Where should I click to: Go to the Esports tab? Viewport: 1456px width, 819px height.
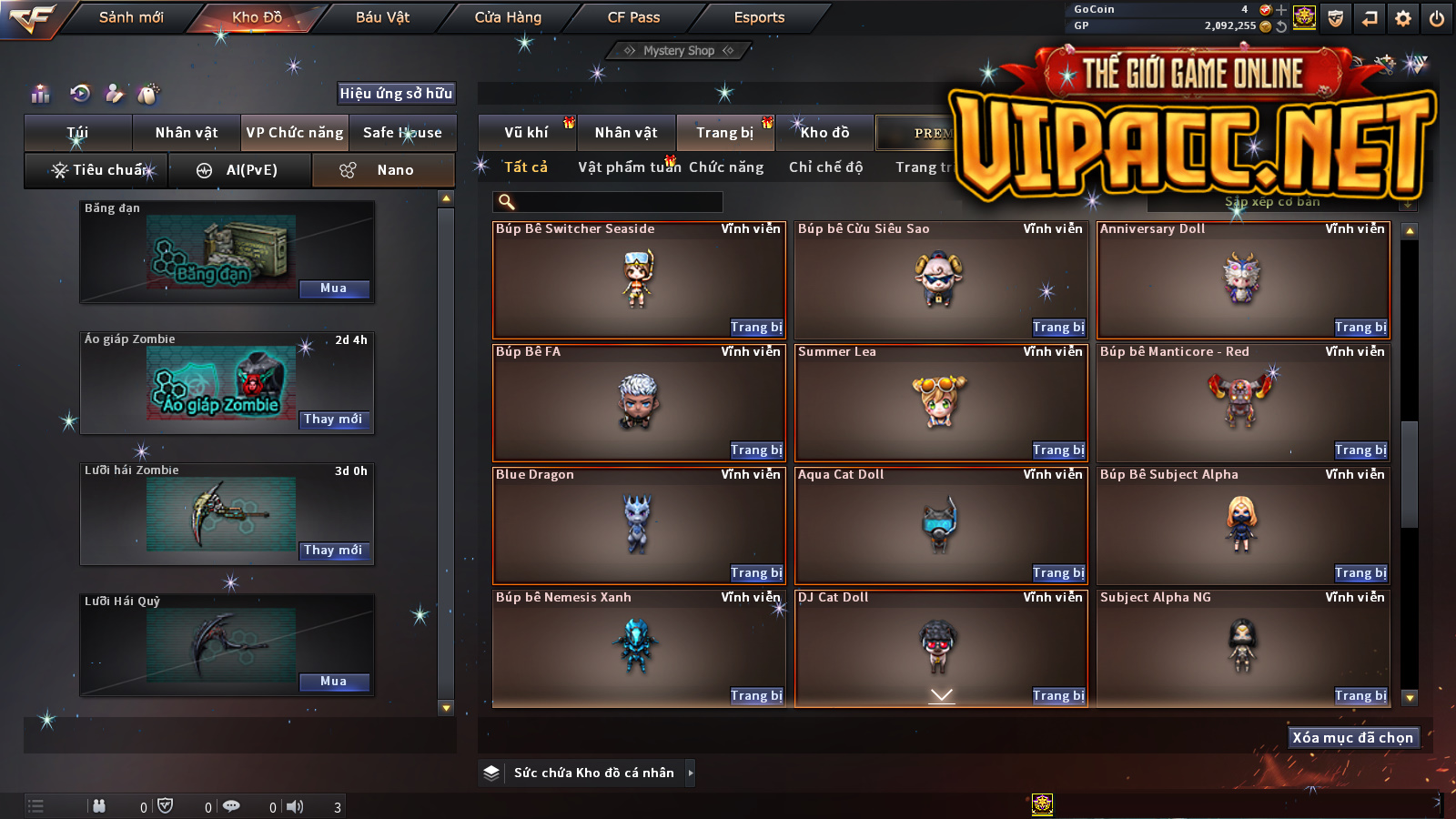[x=759, y=17]
